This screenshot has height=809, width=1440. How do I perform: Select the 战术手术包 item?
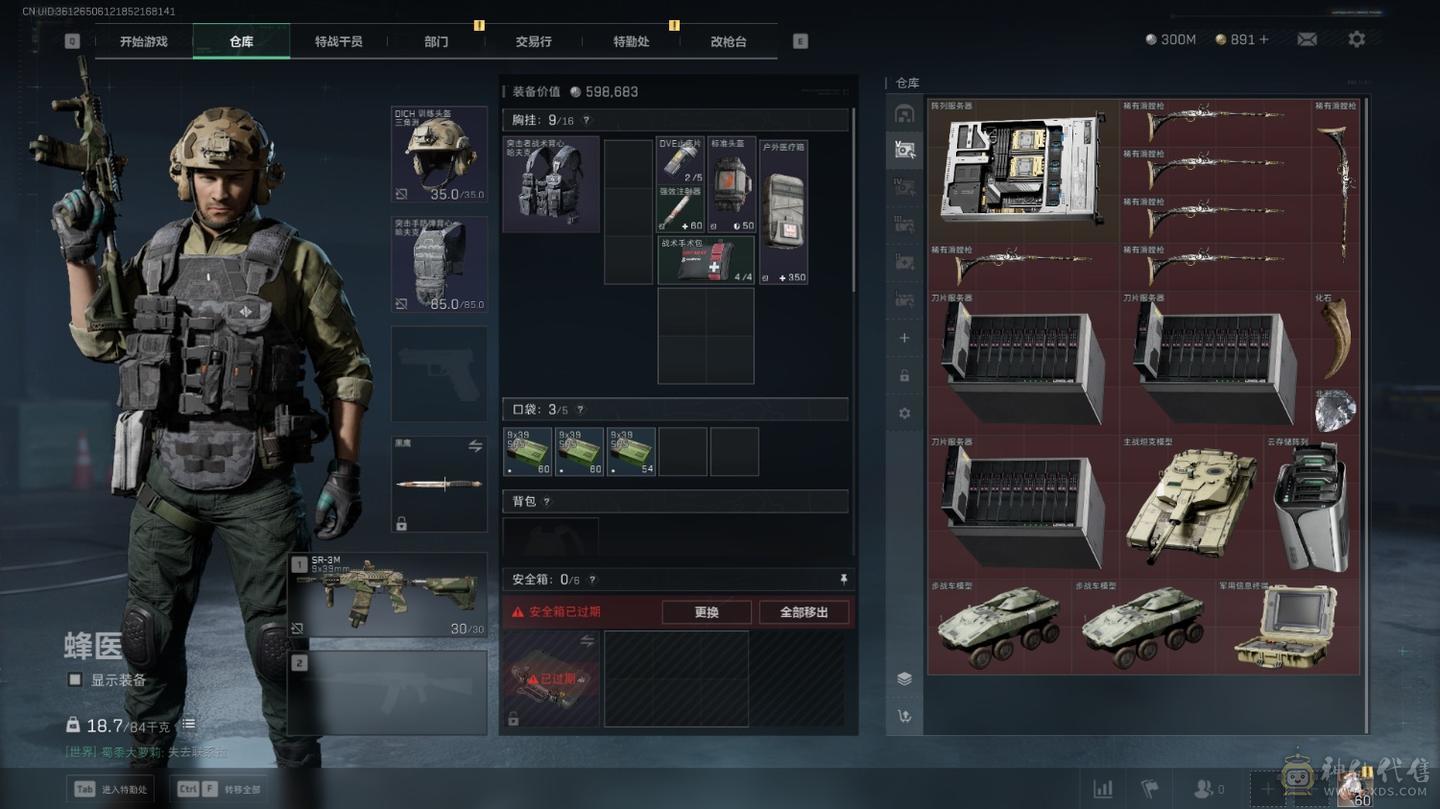click(705, 260)
